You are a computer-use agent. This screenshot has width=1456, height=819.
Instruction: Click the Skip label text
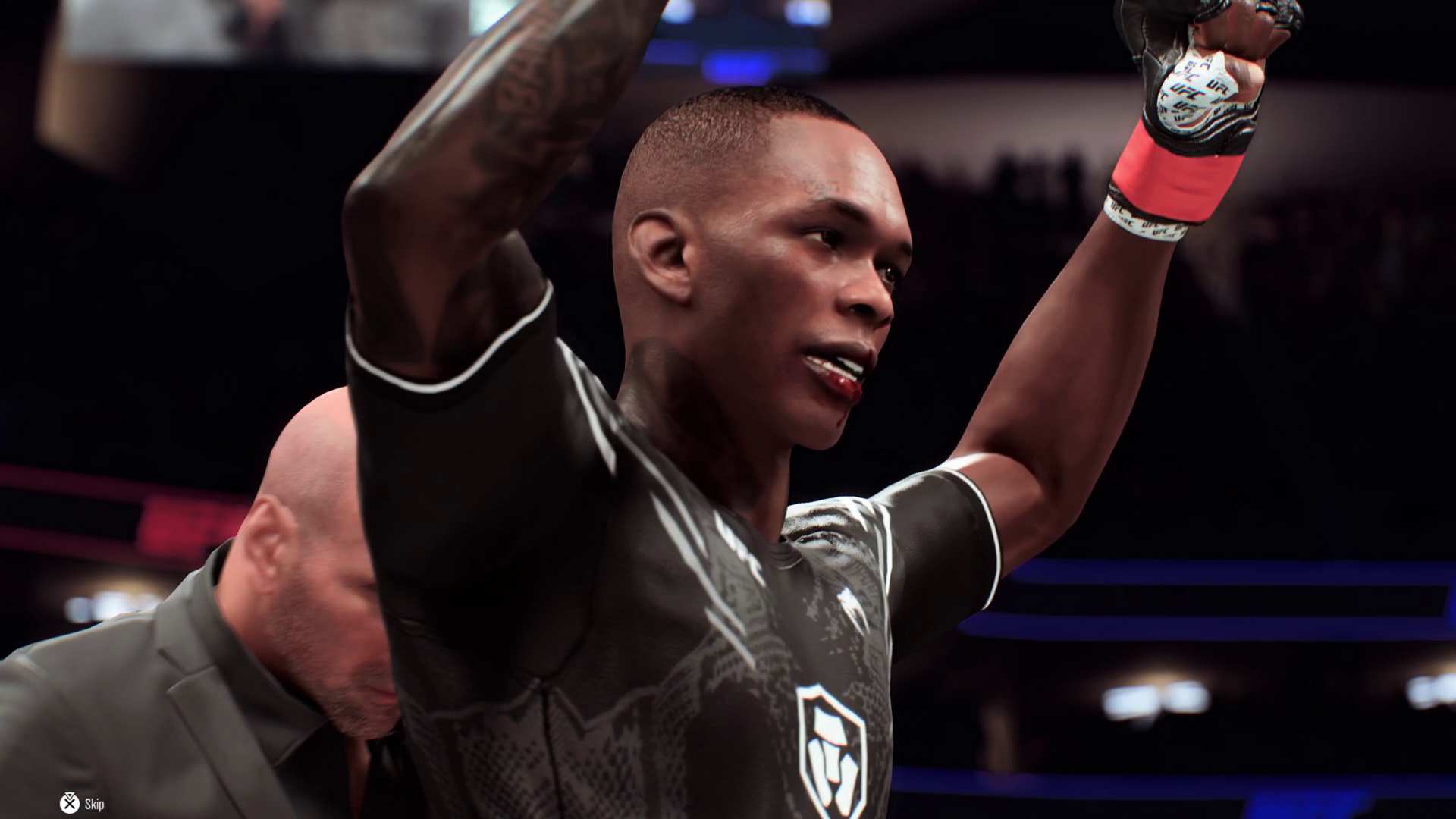[94, 804]
